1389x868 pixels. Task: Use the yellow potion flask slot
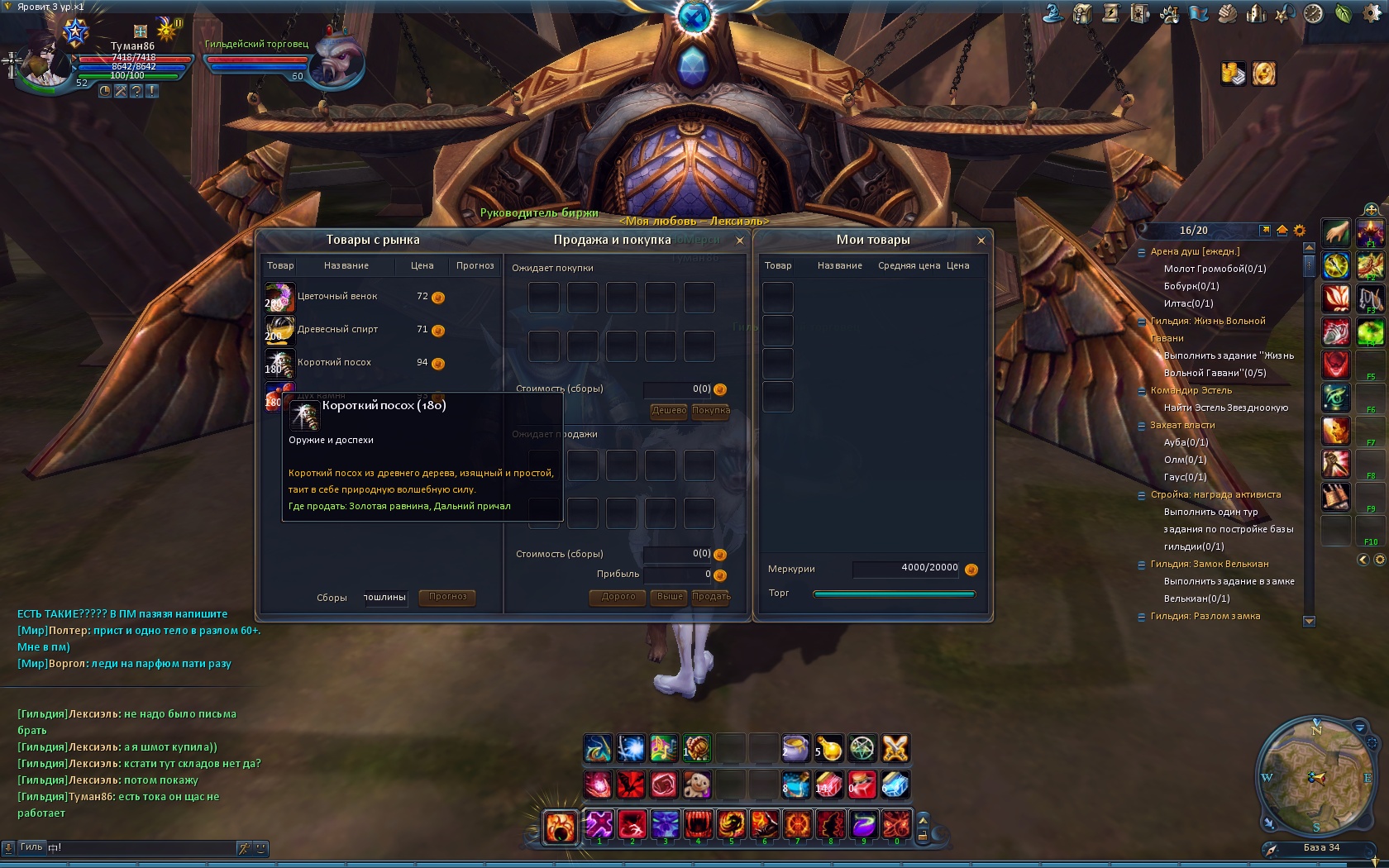(x=829, y=749)
